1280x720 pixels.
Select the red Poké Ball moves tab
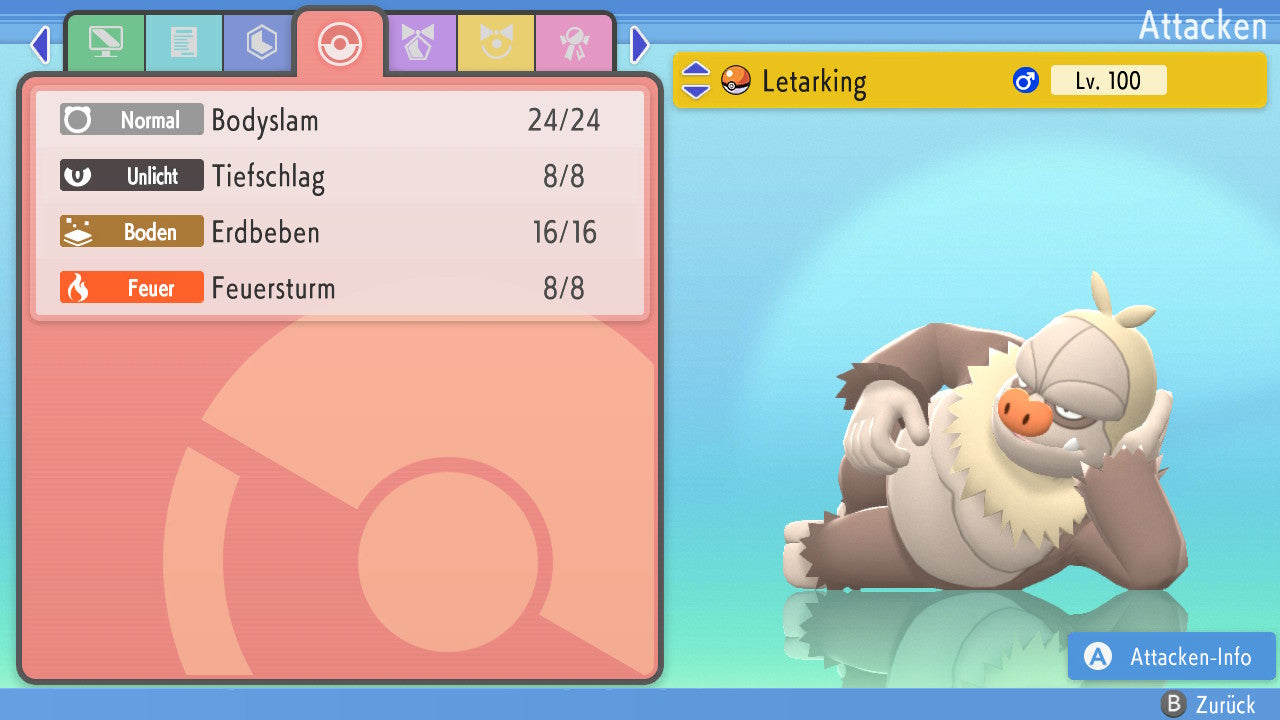[340, 43]
